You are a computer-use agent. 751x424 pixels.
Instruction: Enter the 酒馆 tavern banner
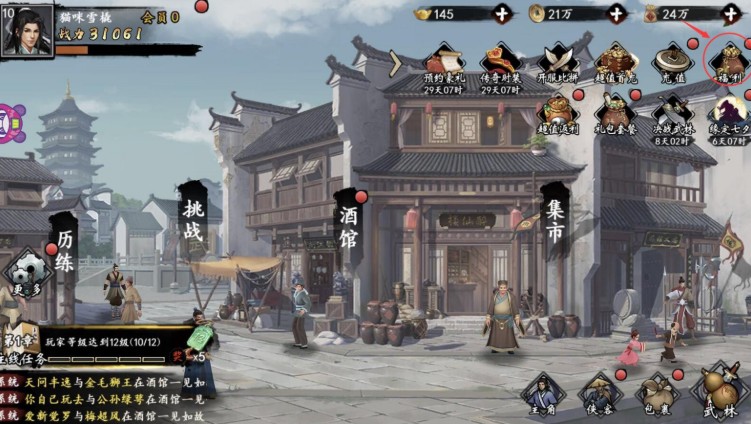tap(349, 227)
